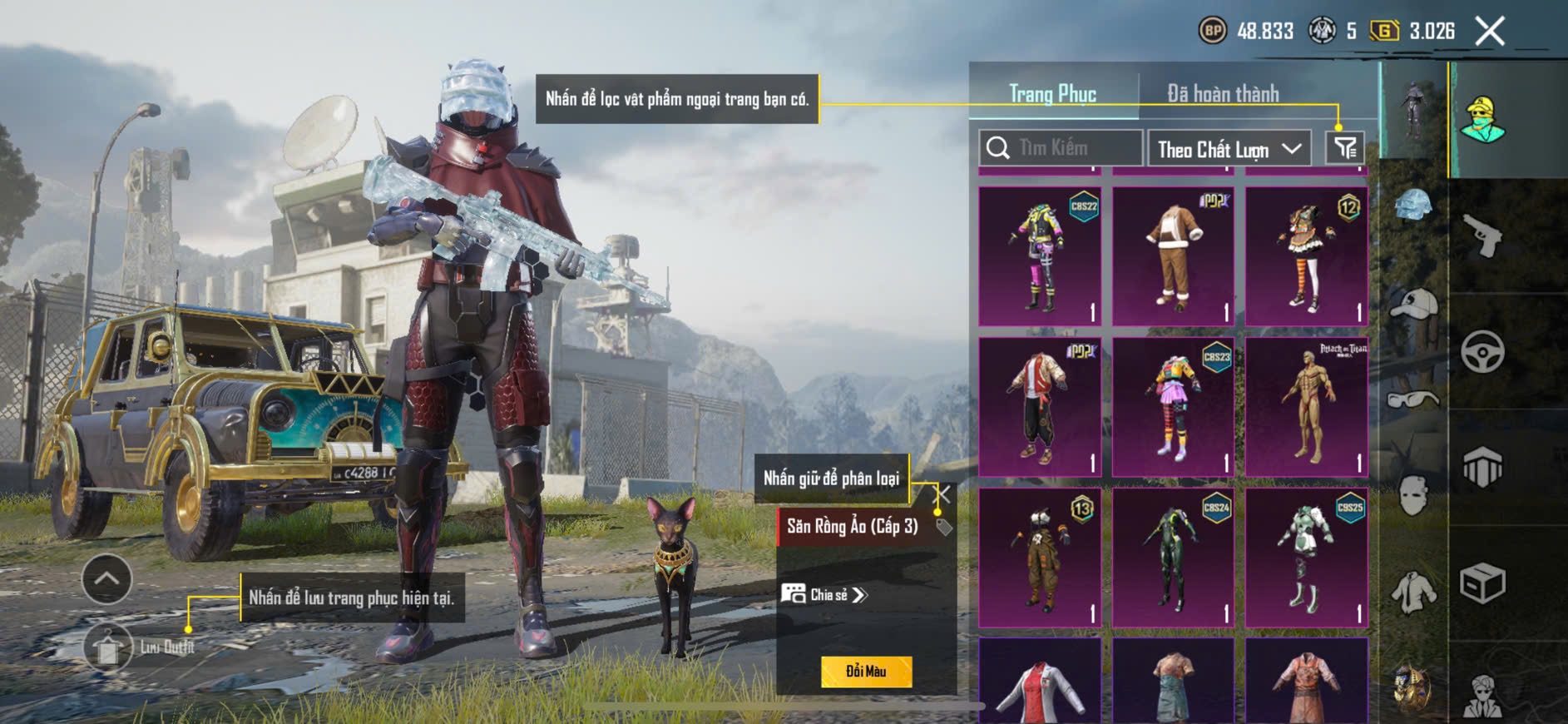
Task: Select the Attack on Titan outfit
Action: point(1307,407)
